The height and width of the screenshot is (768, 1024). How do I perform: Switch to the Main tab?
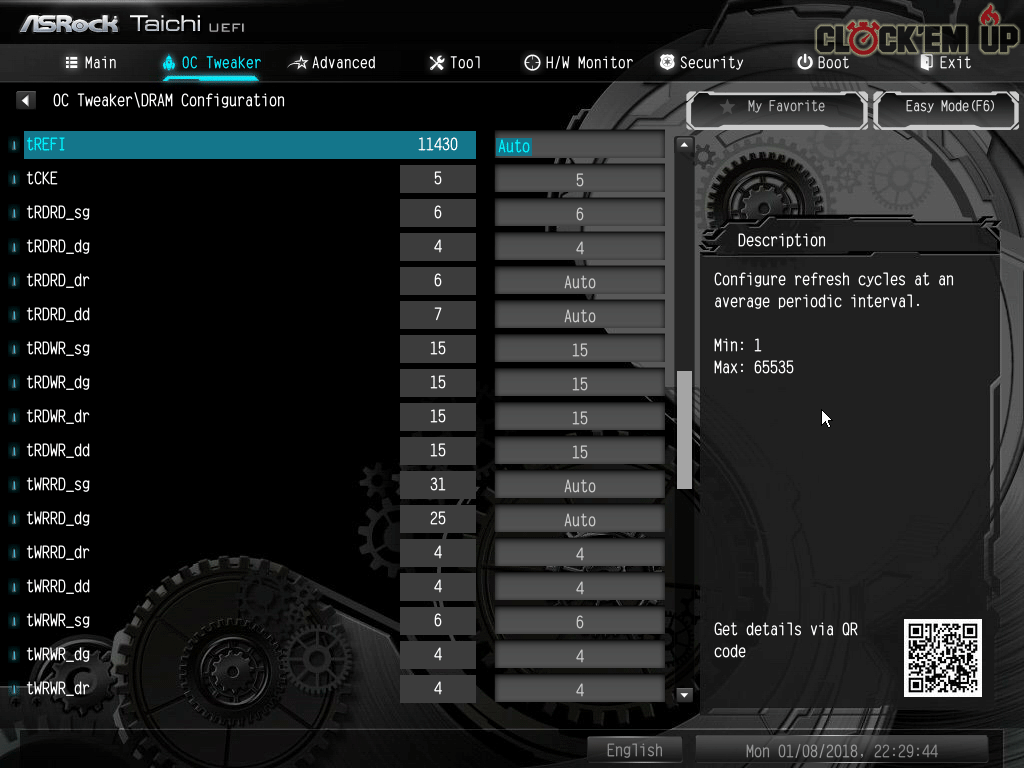tap(91, 63)
